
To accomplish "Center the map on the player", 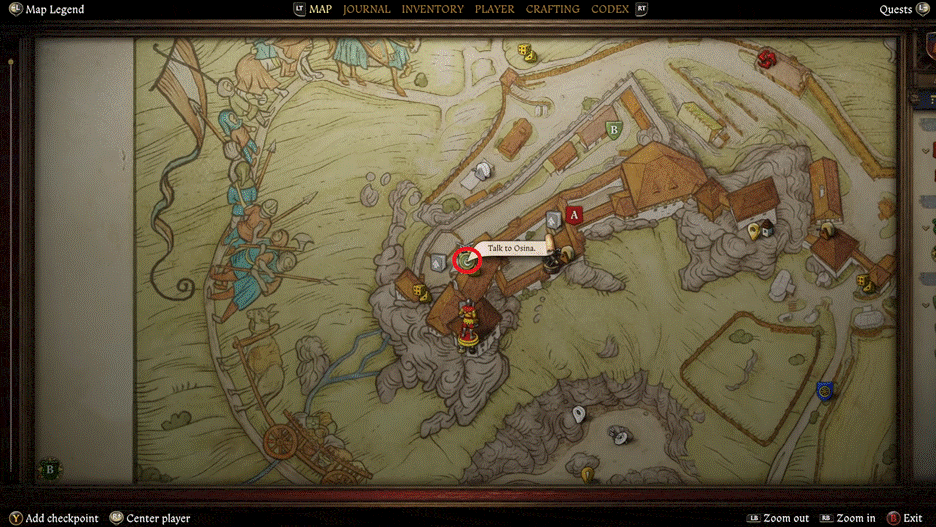I will [x=158, y=518].
